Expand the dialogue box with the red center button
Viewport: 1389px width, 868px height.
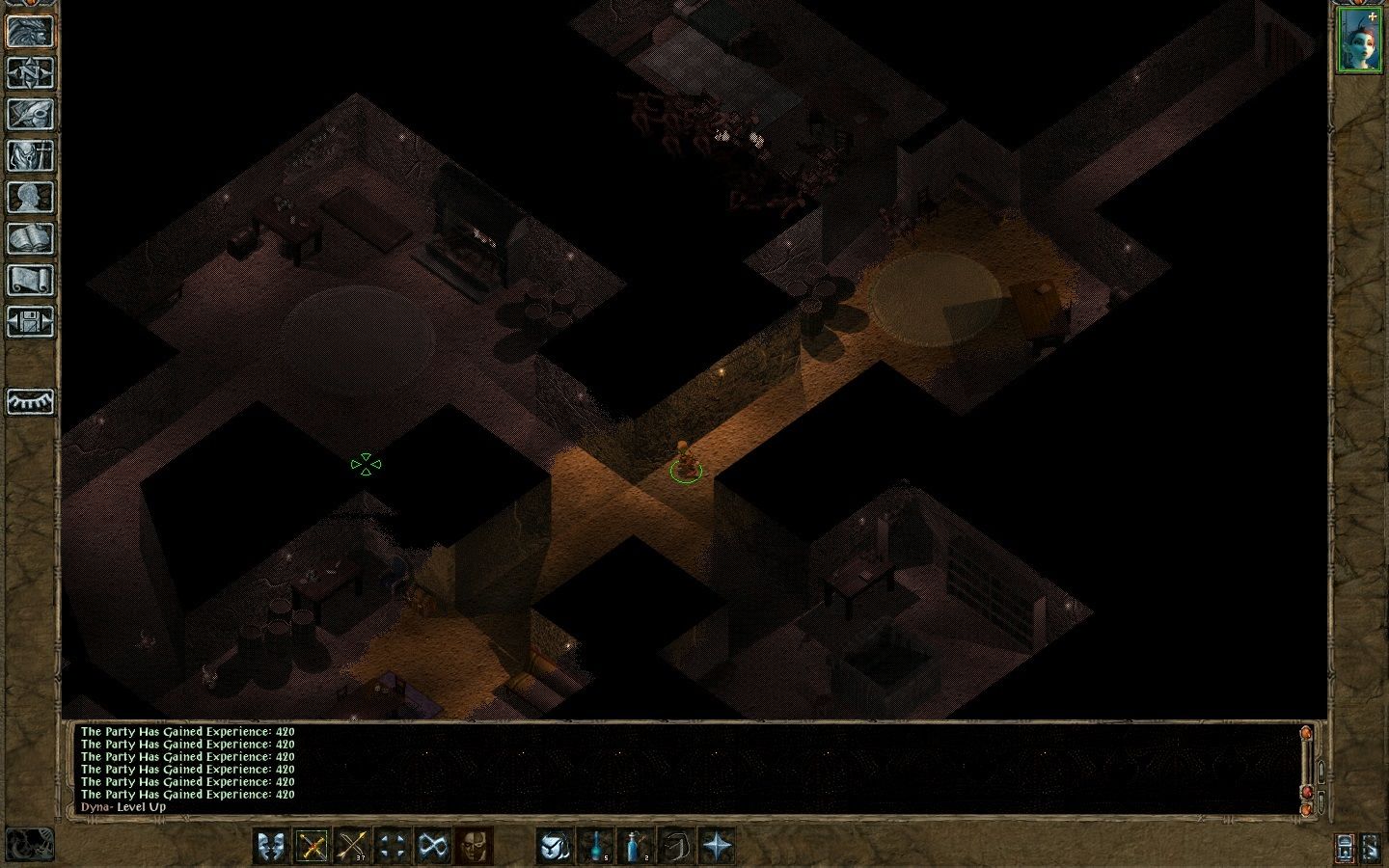(1306, 791)
